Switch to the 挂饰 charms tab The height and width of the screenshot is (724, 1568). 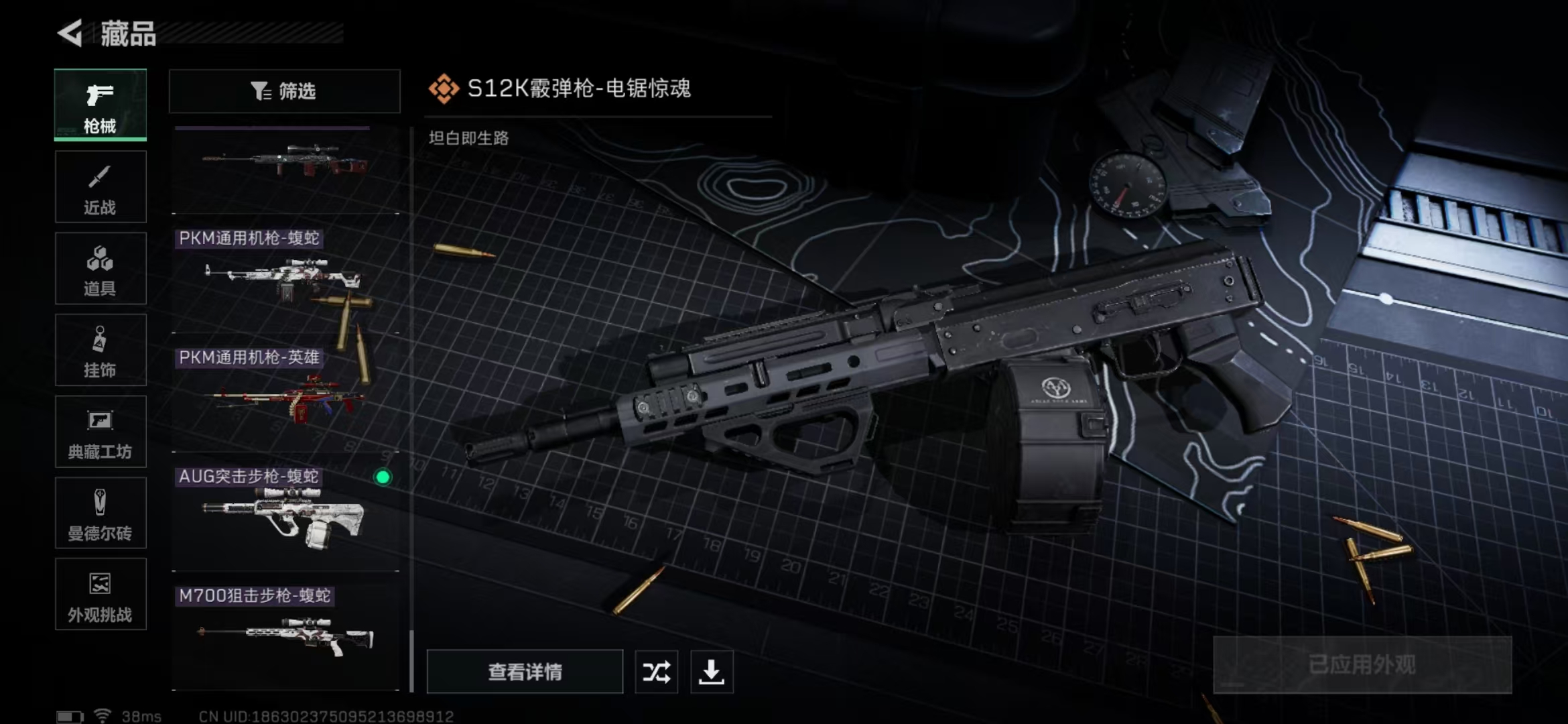click(101, 350)
